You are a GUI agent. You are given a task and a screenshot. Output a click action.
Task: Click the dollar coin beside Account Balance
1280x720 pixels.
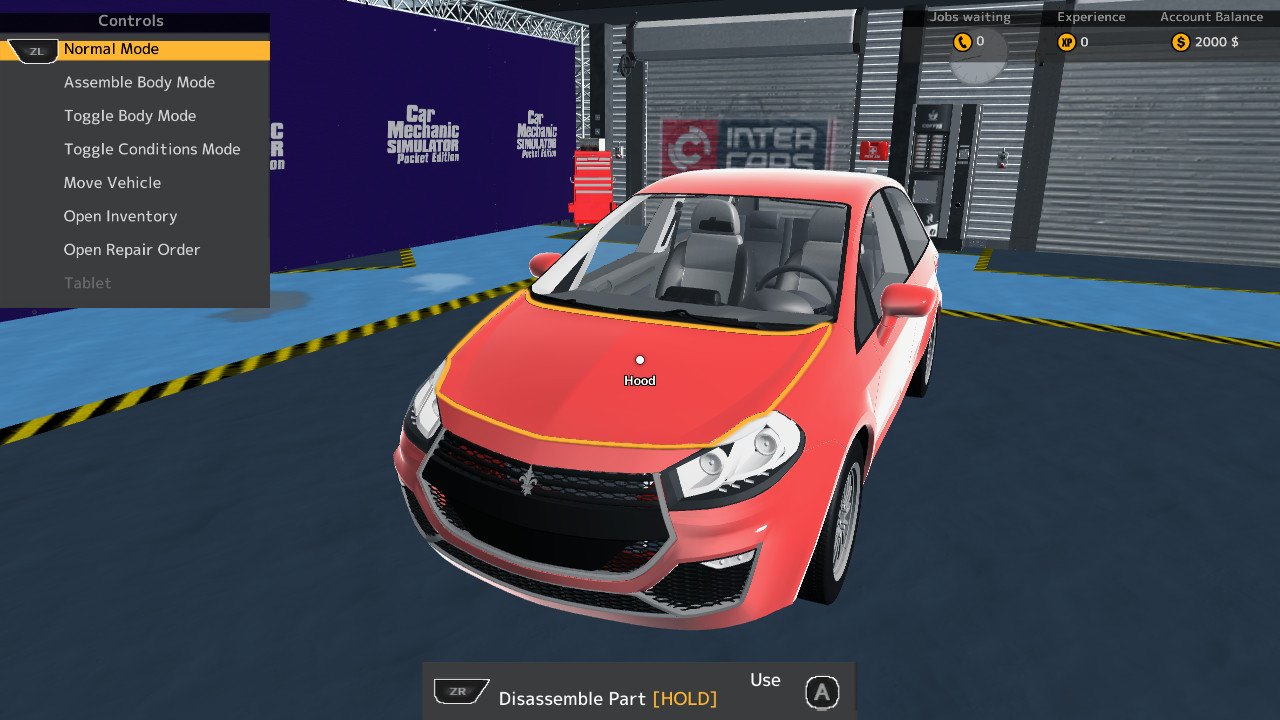click(1179, 42)
